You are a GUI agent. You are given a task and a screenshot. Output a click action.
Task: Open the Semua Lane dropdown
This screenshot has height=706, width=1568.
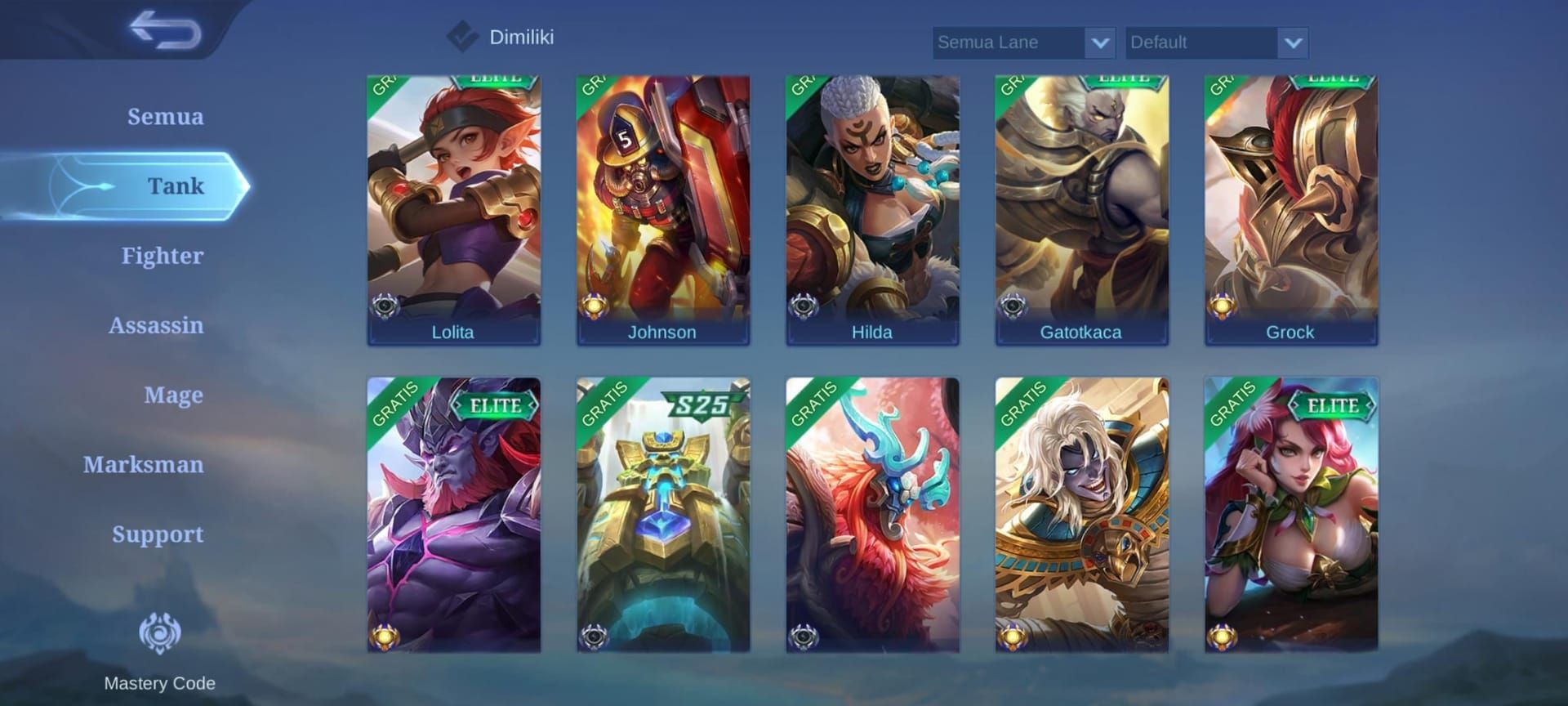[x=1023, y=42]
